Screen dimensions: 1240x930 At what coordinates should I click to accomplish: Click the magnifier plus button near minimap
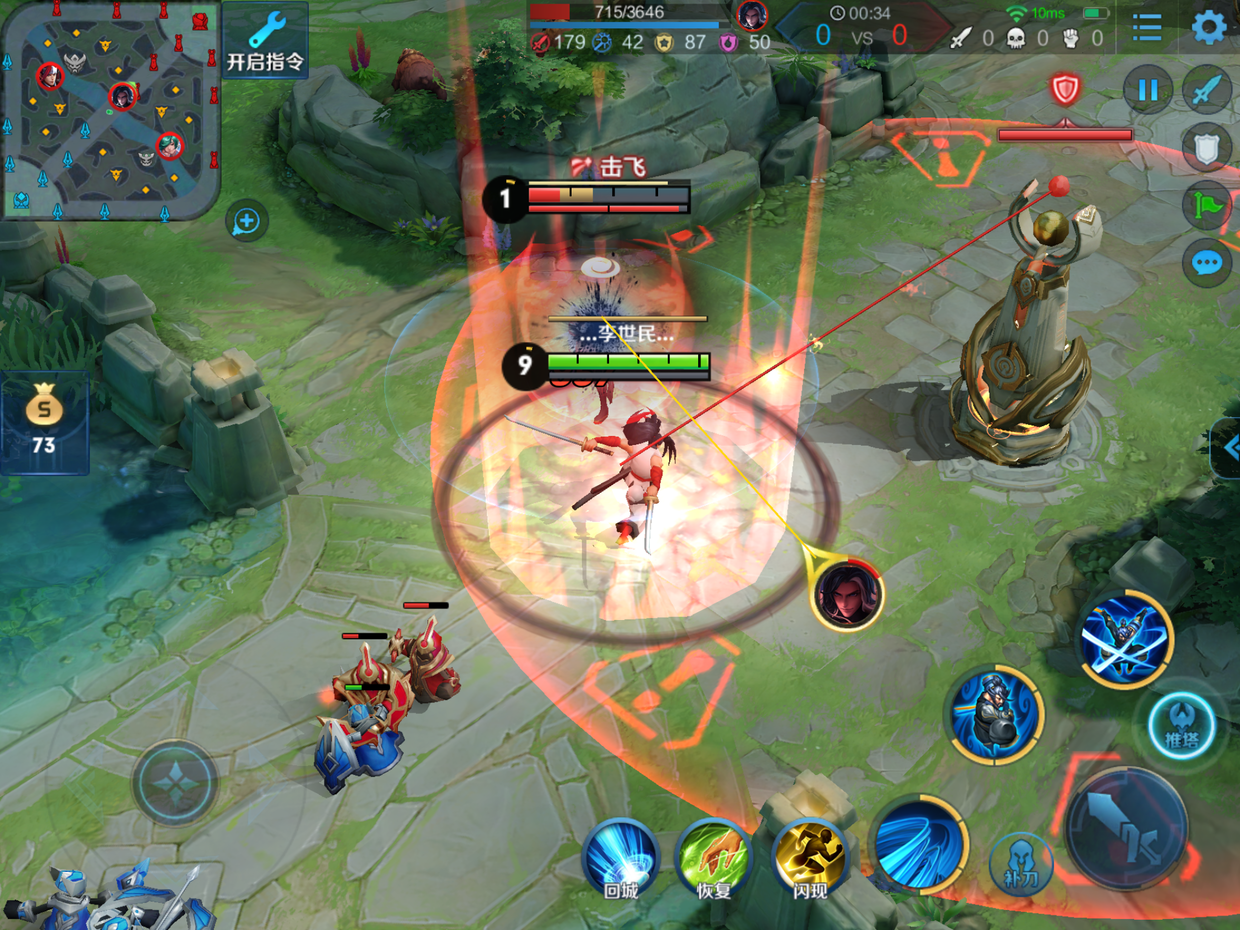(x=246, y=221)
